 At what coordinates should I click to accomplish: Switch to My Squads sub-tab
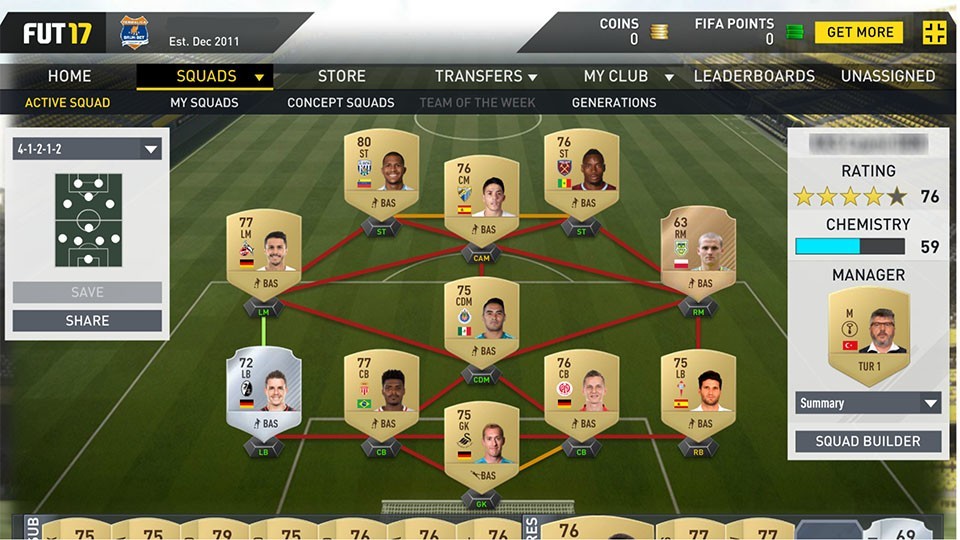[204, 102]
